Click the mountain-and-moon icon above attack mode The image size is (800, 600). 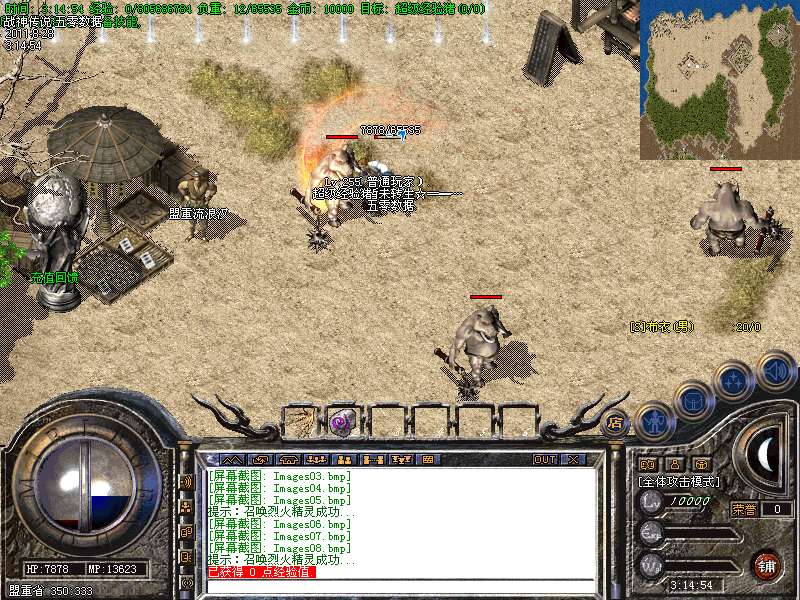[646, 464]
